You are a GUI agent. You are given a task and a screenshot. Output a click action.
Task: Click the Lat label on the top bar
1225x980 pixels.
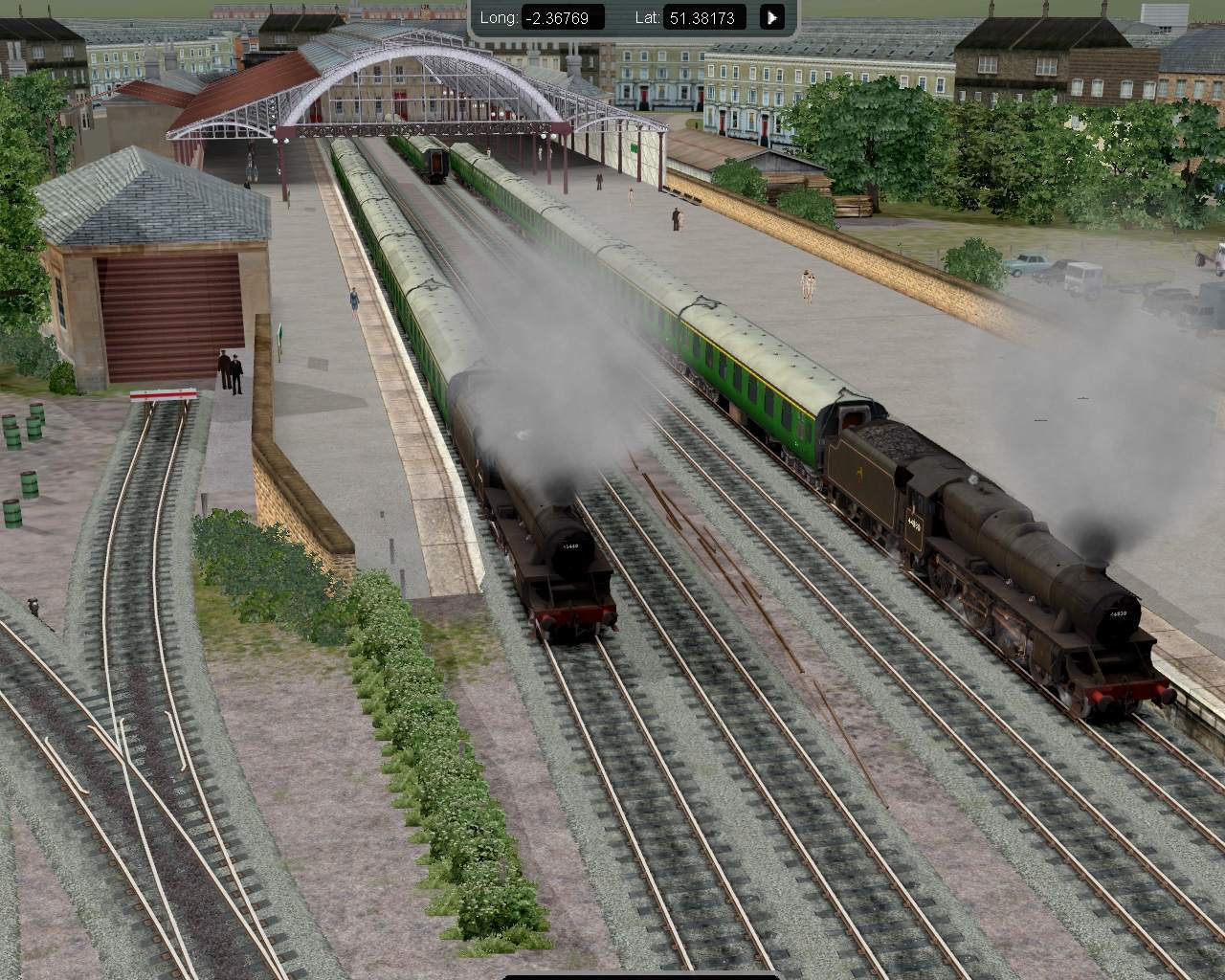(647, 17)
